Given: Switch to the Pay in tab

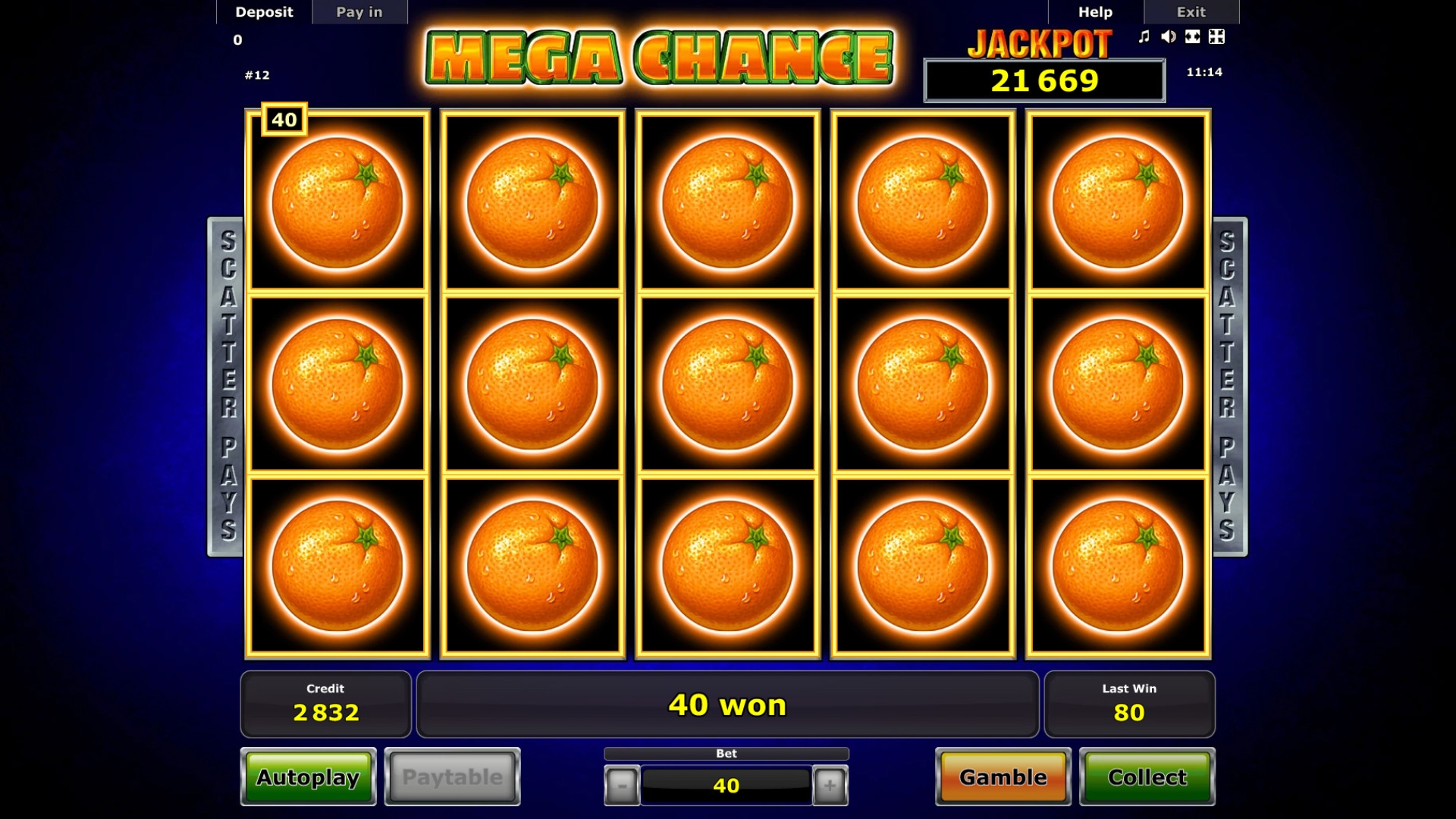Looking at the screenshot, I should coord(359,12).
